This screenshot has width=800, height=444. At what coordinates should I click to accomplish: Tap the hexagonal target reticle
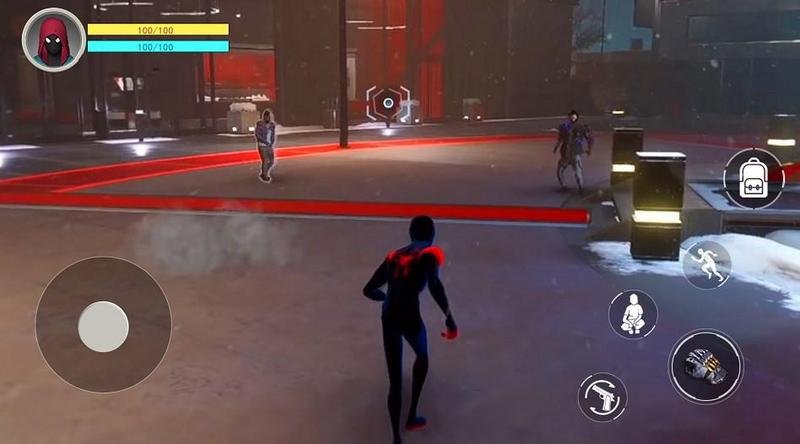point(388,103)
